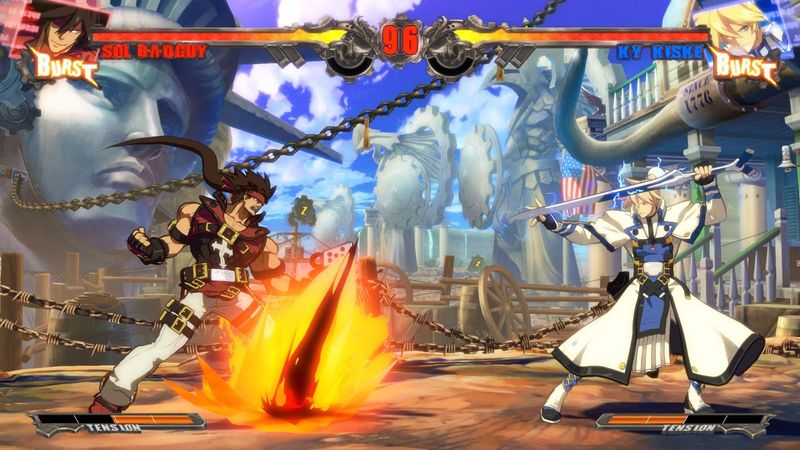Screen dimensions: 800x450
Task: Activate the Burst icon under Ky's portrait
Action: (741, 68)
